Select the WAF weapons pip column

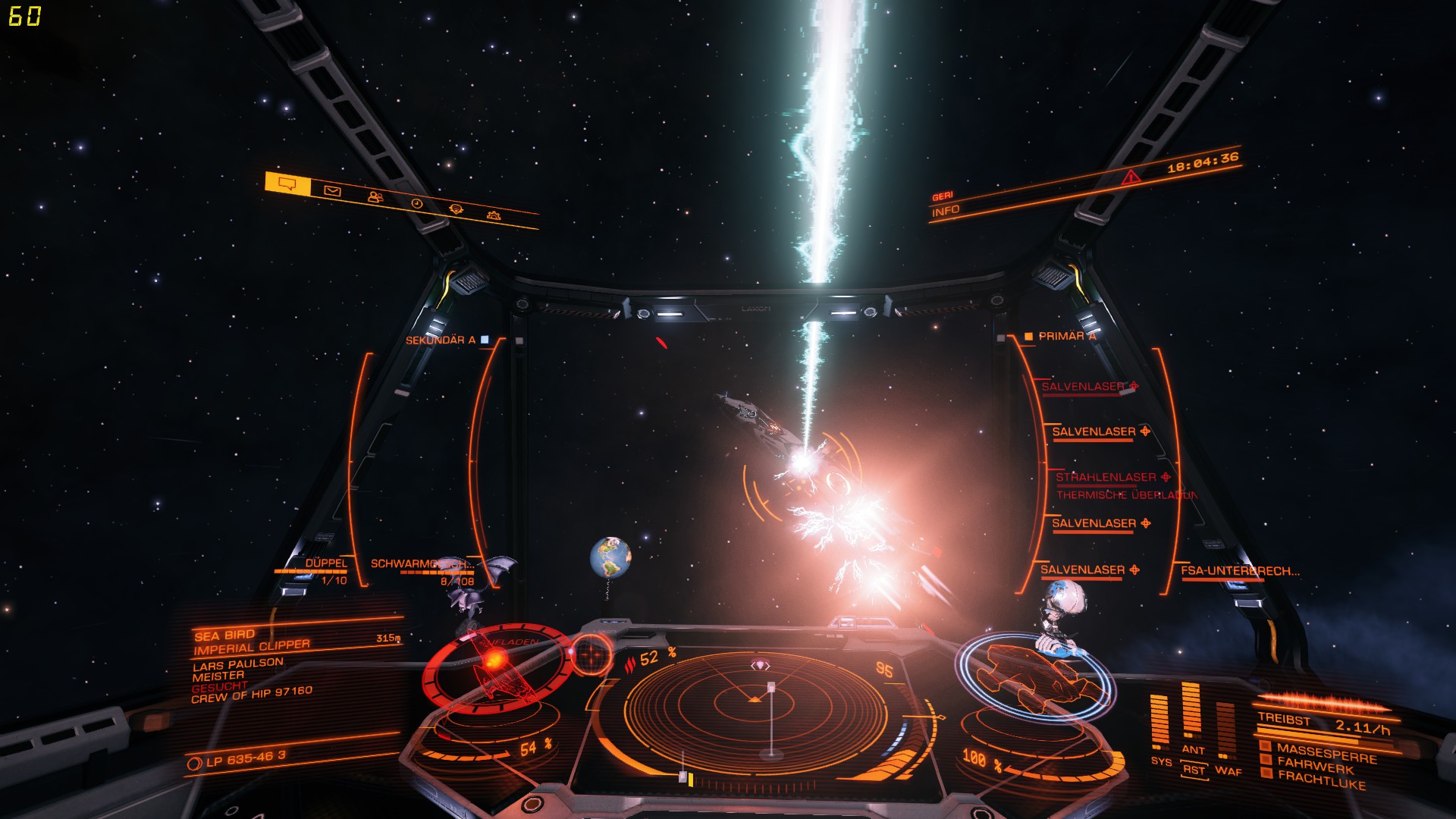pyautogui.click(x=1227, y=732)
